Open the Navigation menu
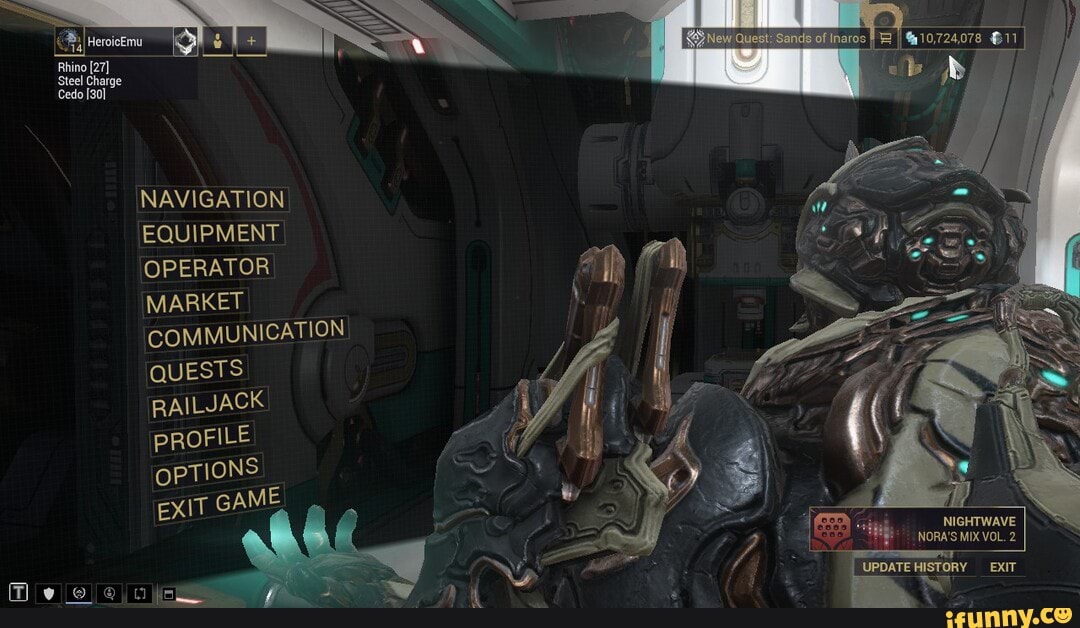The height and width of the screenshot is (628, 1080). [x=213, y=199]
